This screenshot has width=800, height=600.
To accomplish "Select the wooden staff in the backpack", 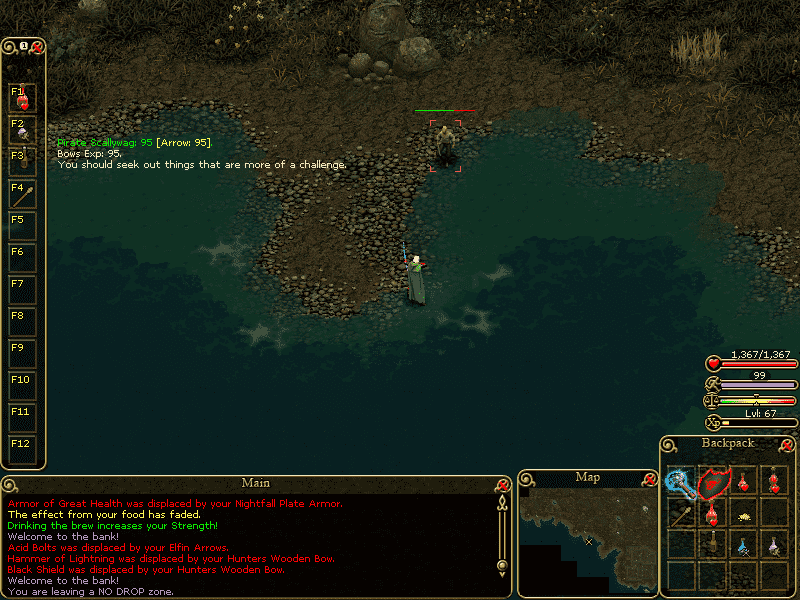I will coord(682,516).
